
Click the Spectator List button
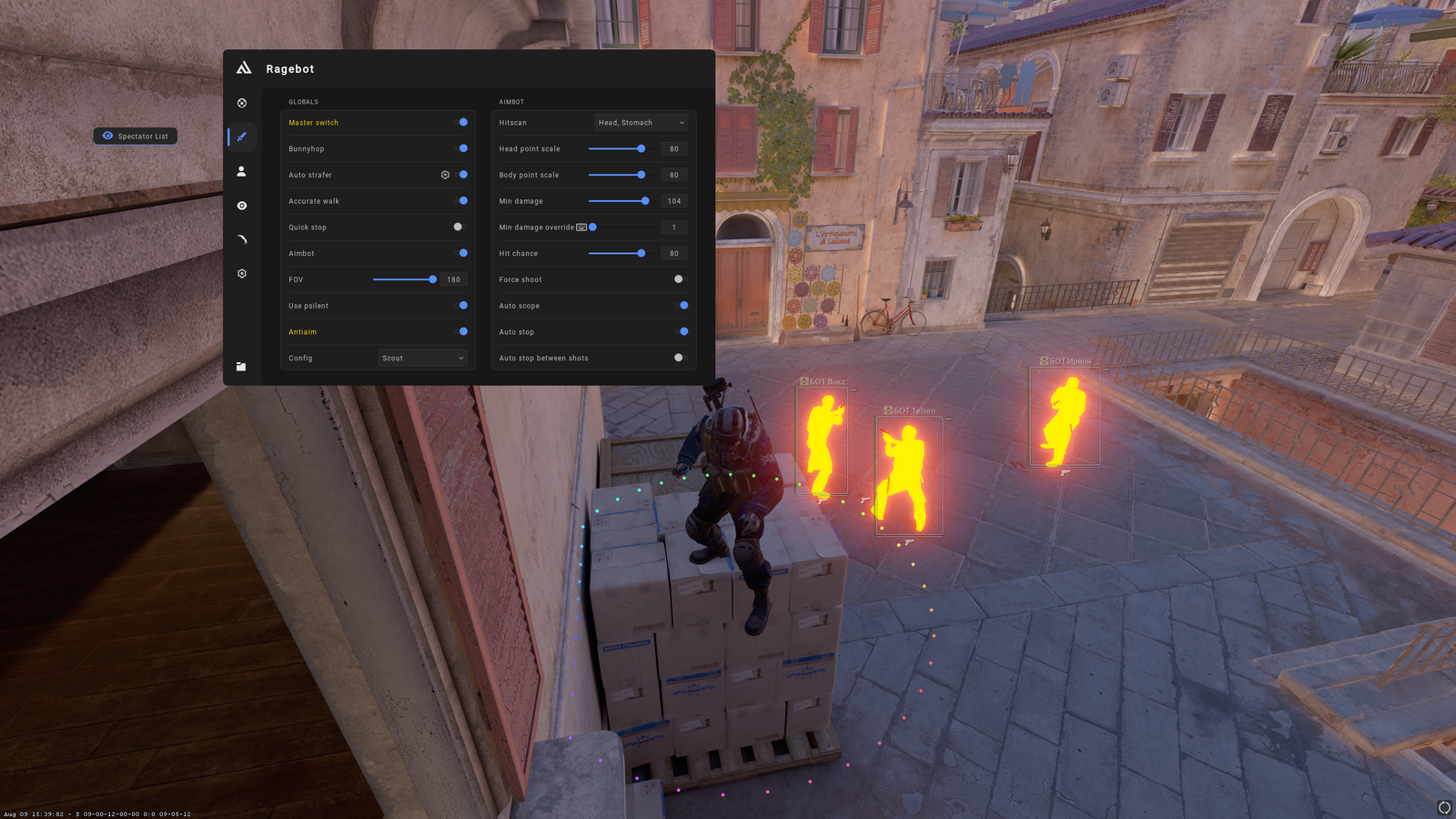coord(135,136)
